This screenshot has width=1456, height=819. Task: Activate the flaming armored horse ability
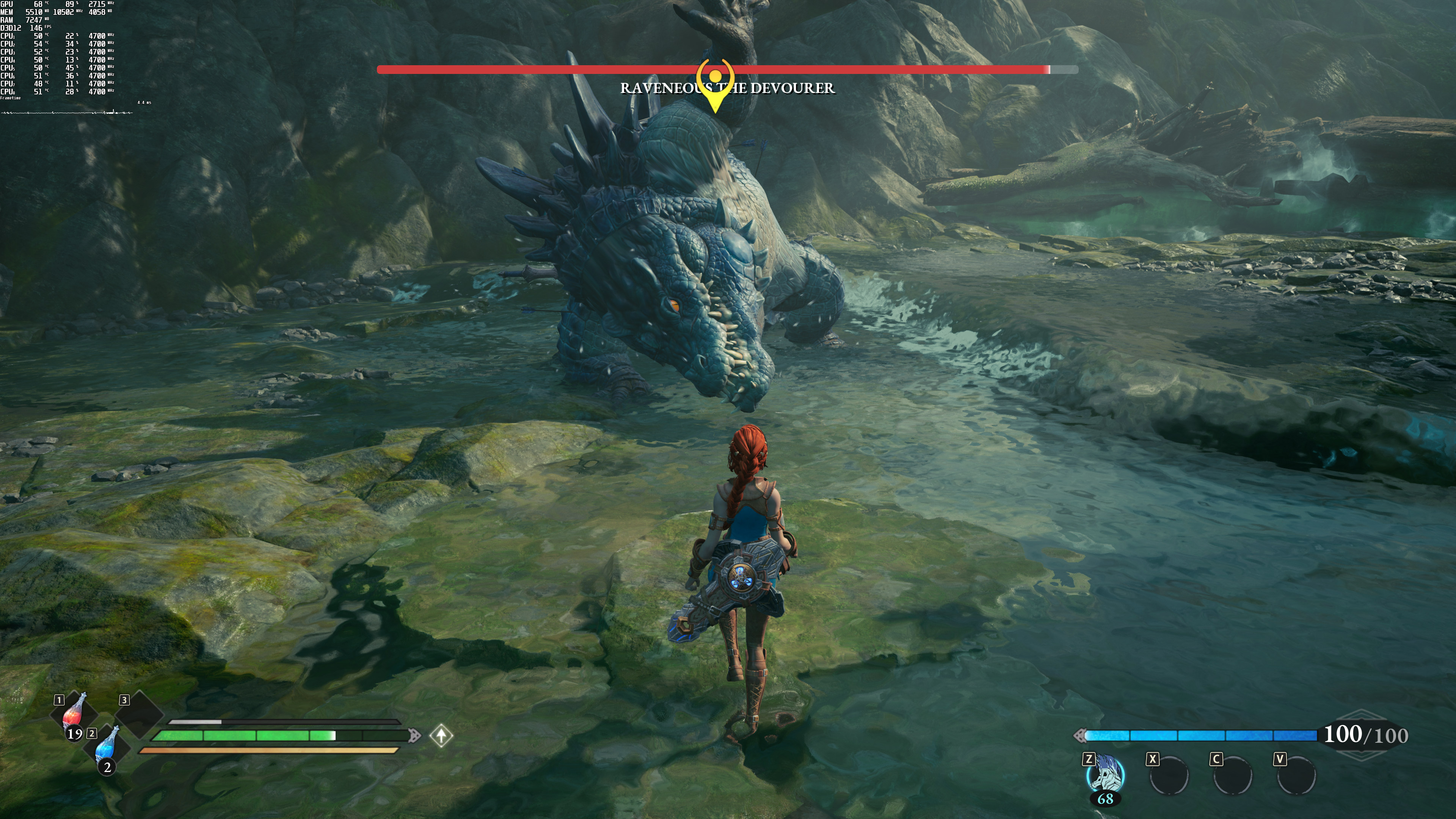click(1106, 775)
